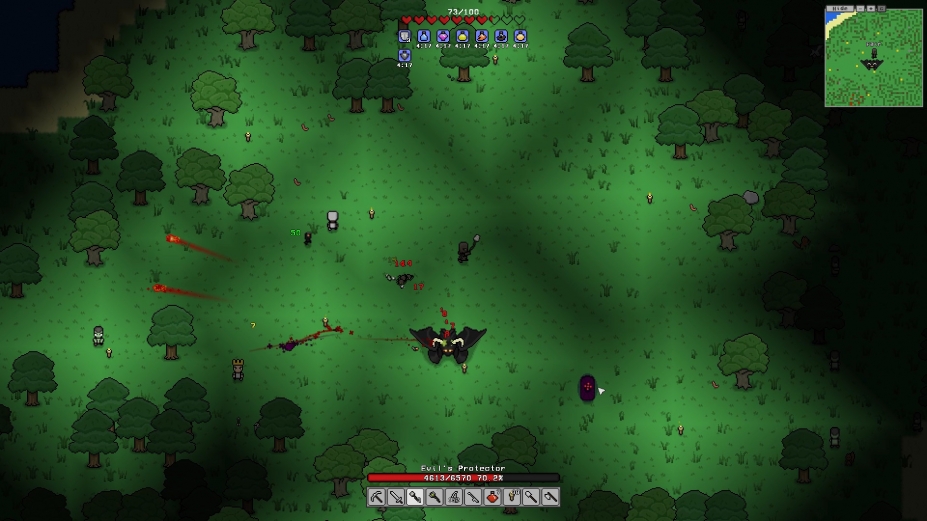Select the shovel hotbar slot
Image resolution: width=927 pixels, height=521 pixels.
531,496
